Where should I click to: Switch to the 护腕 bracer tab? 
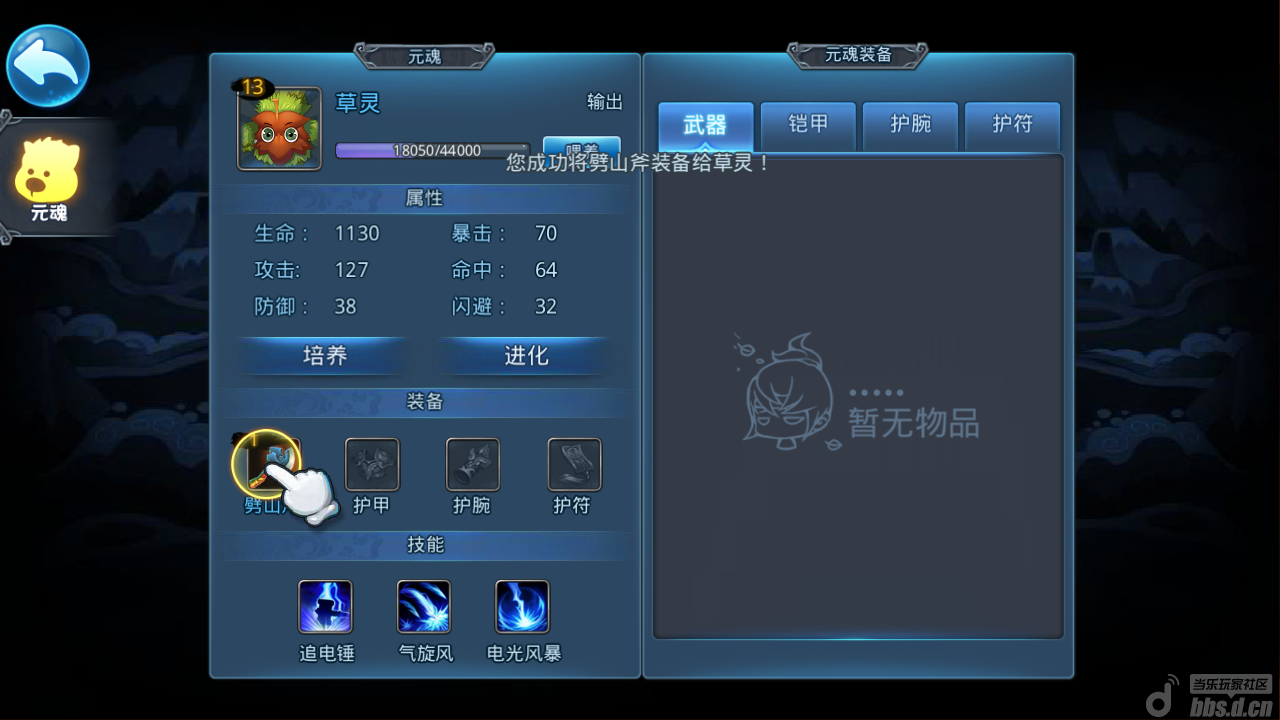point(910,125)
